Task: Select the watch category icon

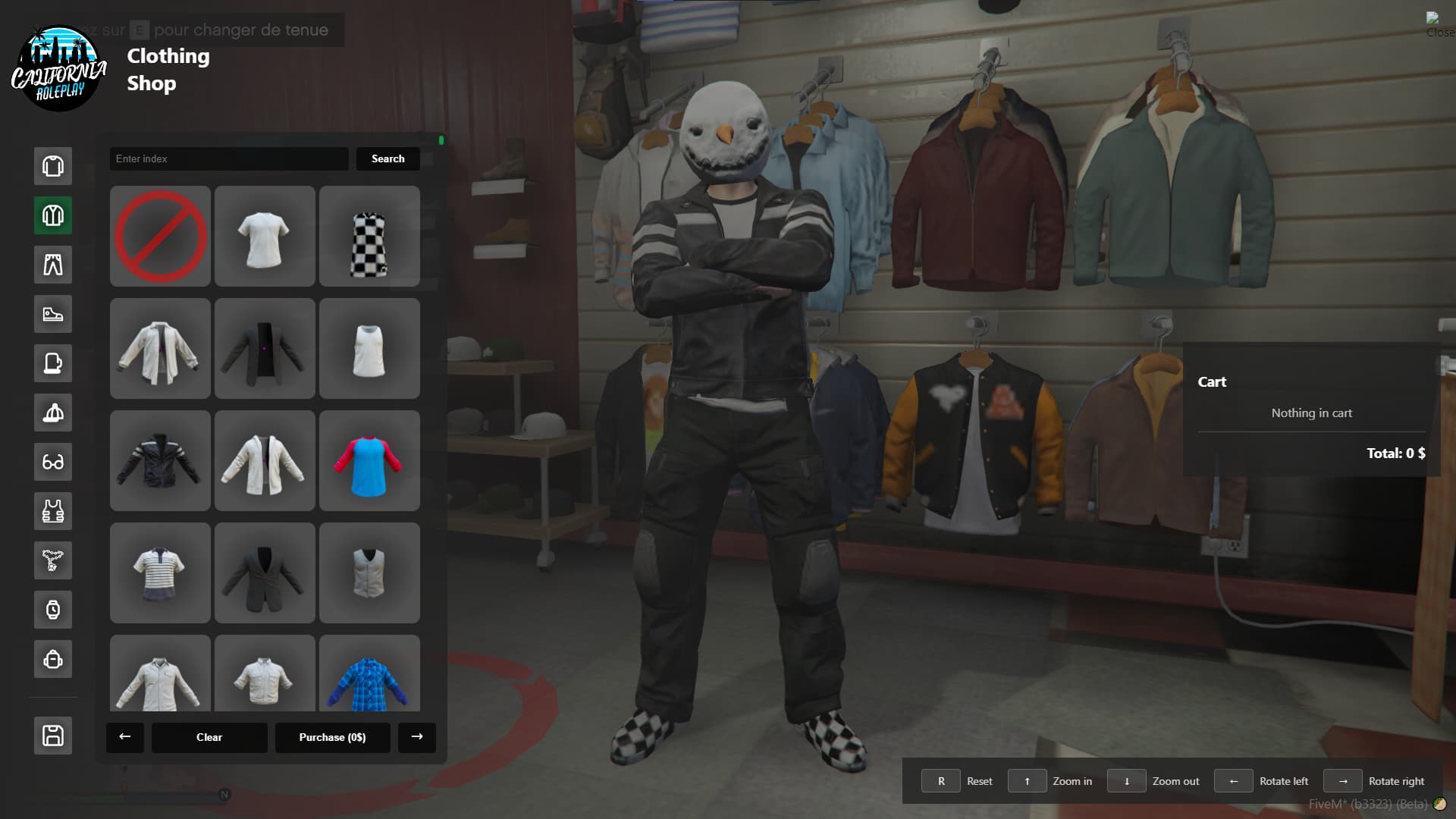Action: [x=52, y=610]
